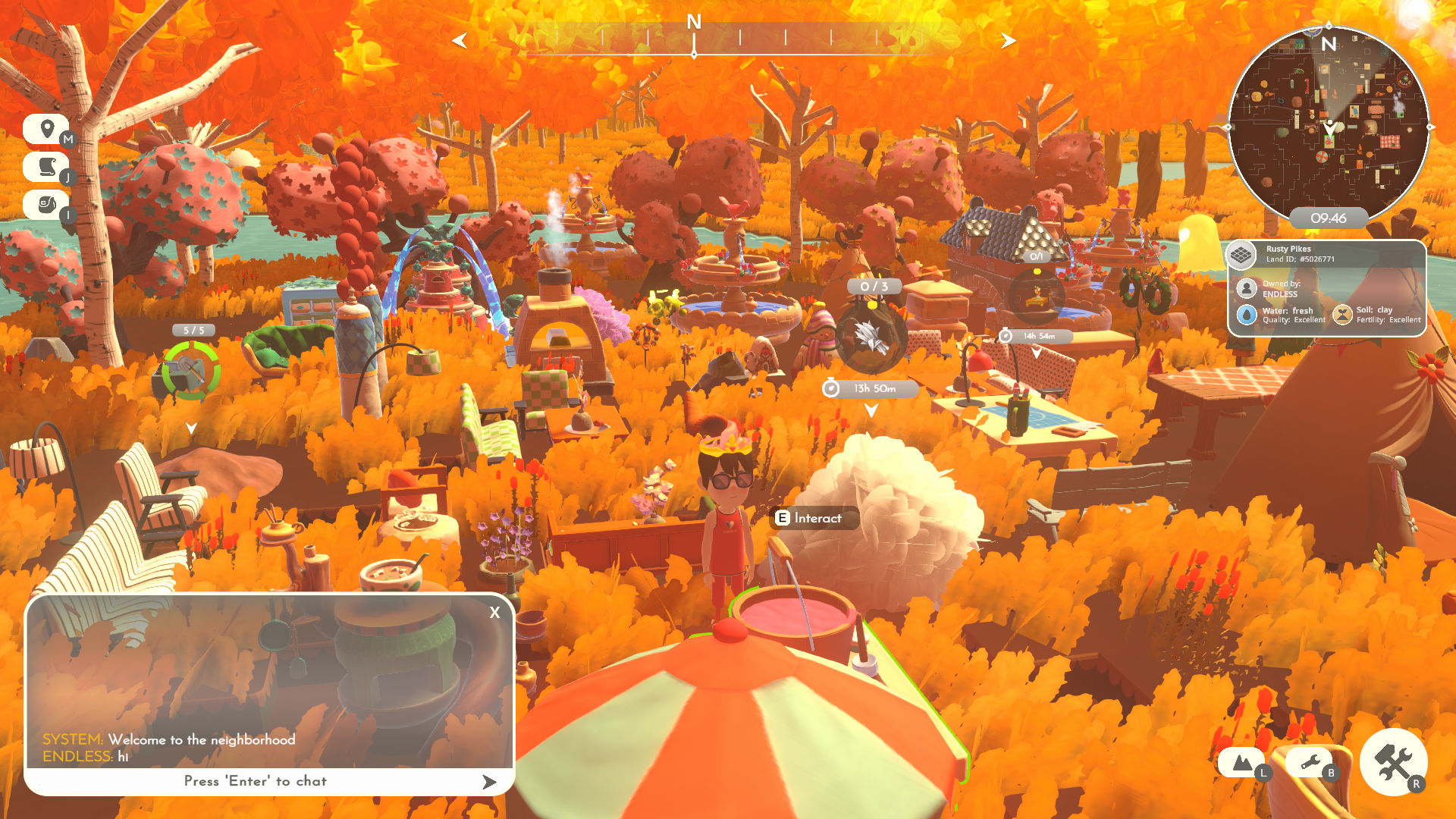Send the chat message with the arrow button
Viewport: 1456px width, 819px height.
(x=489, y=782)
